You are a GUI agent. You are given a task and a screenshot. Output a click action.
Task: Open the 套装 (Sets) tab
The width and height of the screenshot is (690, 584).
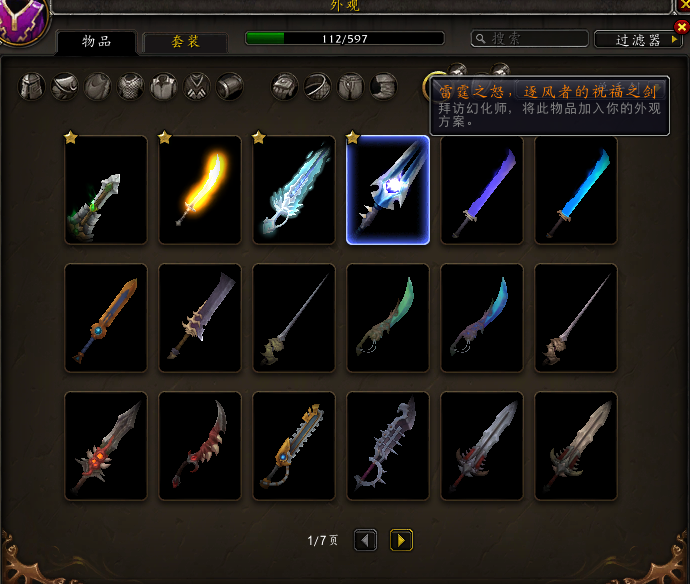click(186, 41)
